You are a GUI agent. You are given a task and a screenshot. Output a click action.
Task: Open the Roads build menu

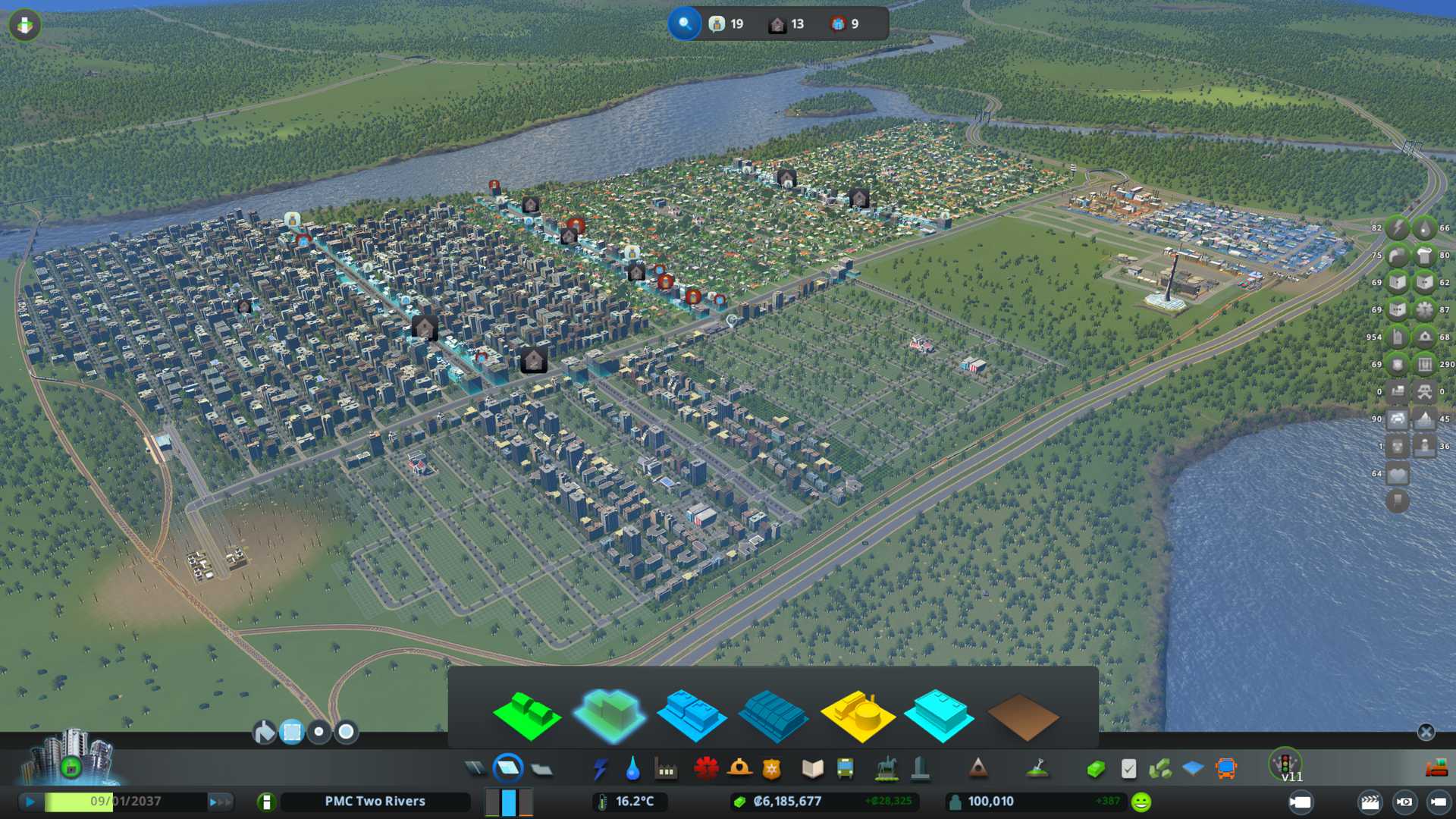click(x=475, y=769)
